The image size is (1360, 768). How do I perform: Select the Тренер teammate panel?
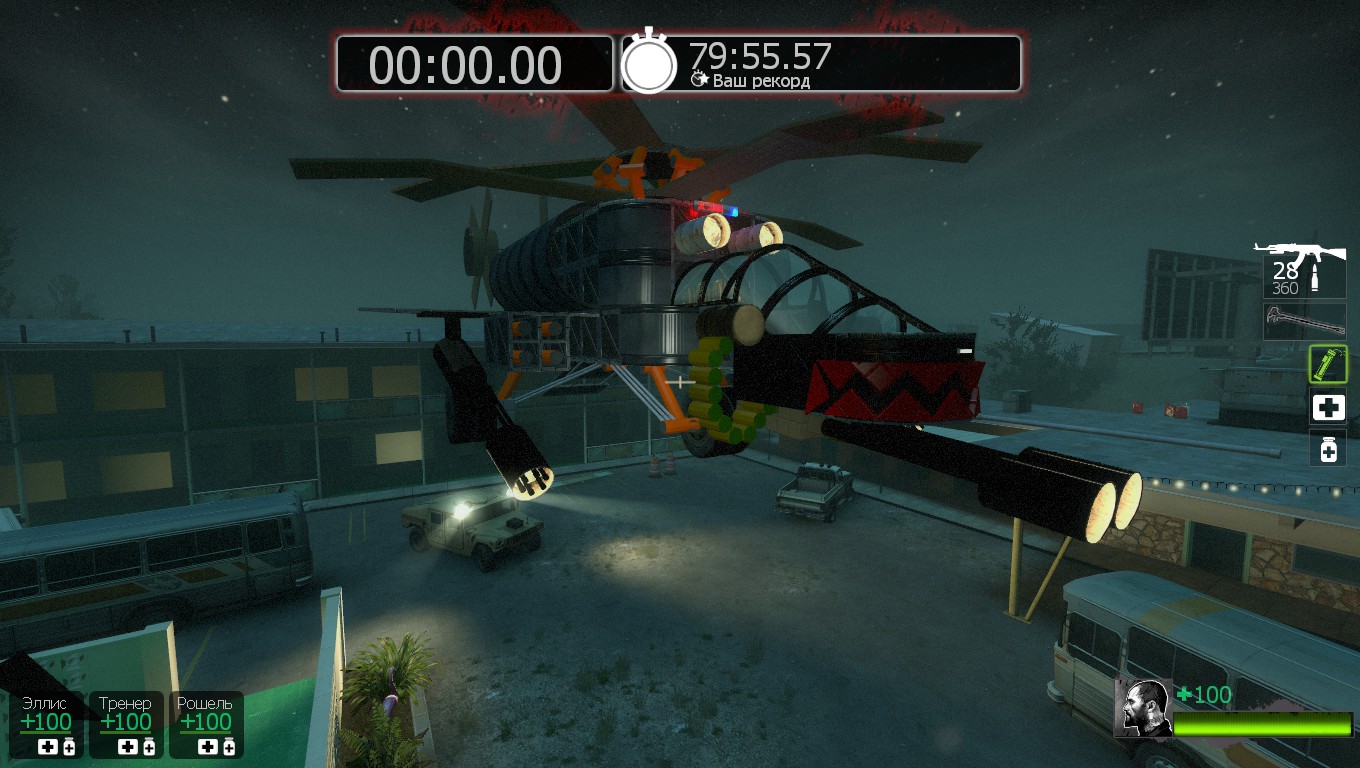126,724
